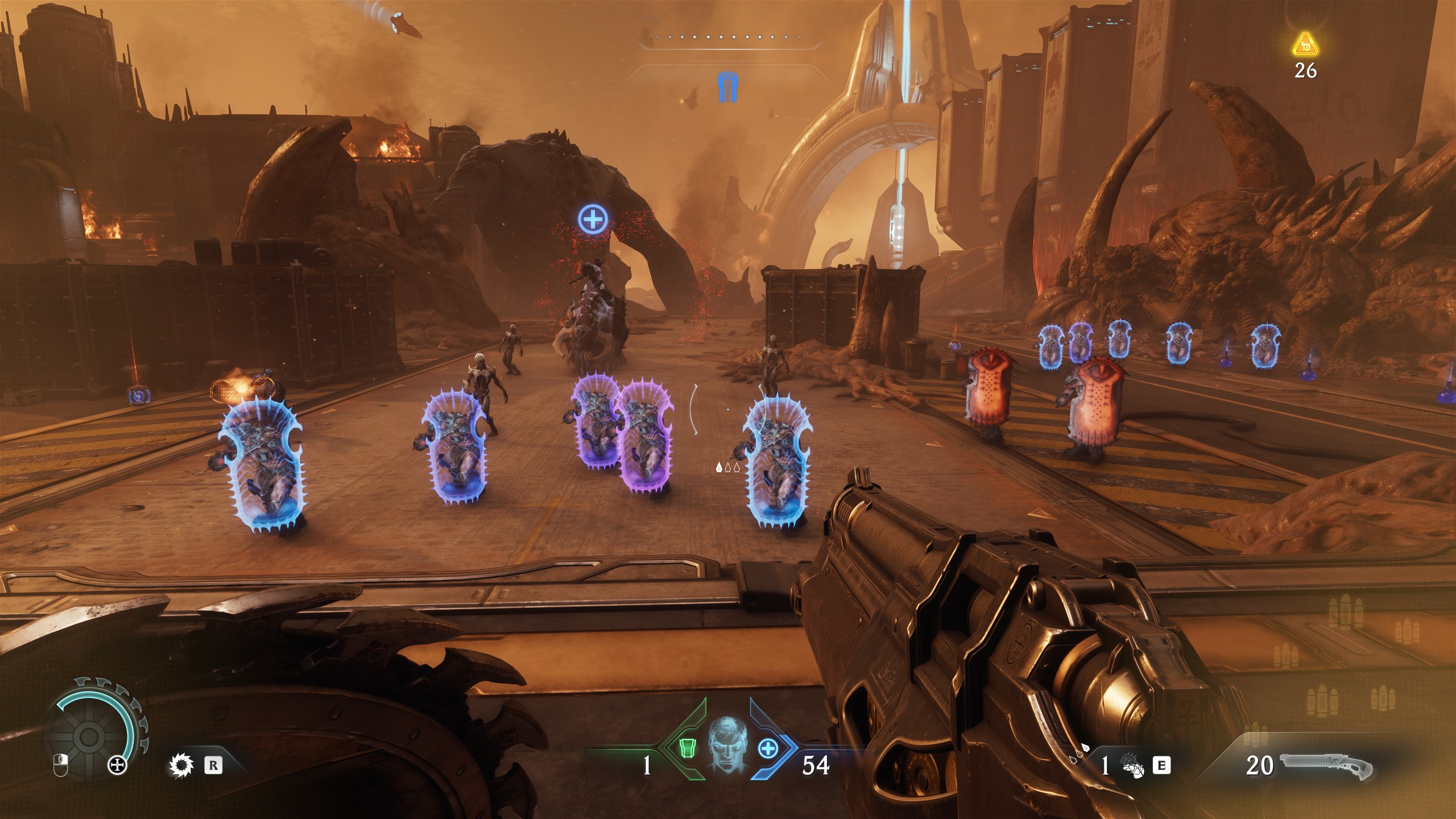Click the iron cross icon on shield gauge
Image resolution: width=1456 pixels, height=819 pixels.
pos(118,765)
